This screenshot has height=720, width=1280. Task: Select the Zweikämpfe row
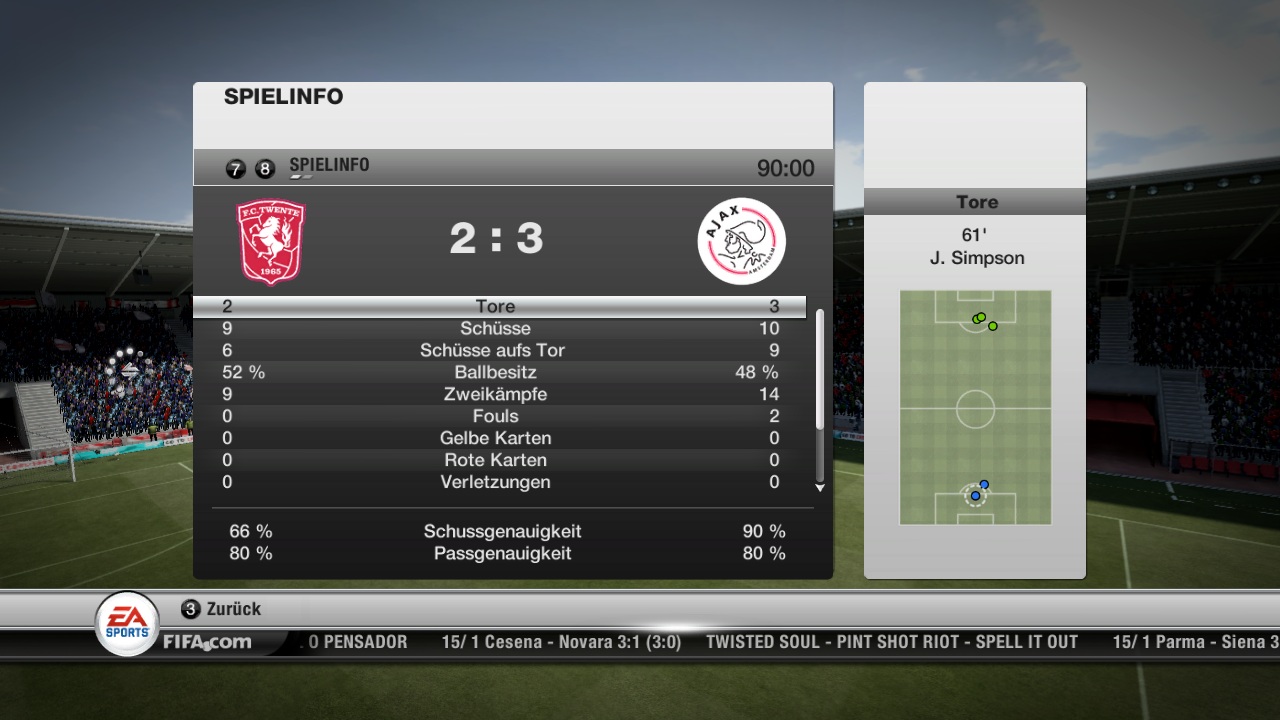tap(497, 394)
